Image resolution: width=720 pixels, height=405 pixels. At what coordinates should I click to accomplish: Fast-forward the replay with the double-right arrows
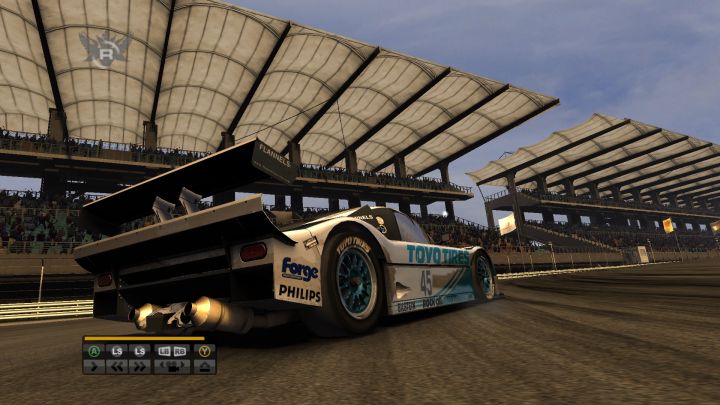(139, 366)
